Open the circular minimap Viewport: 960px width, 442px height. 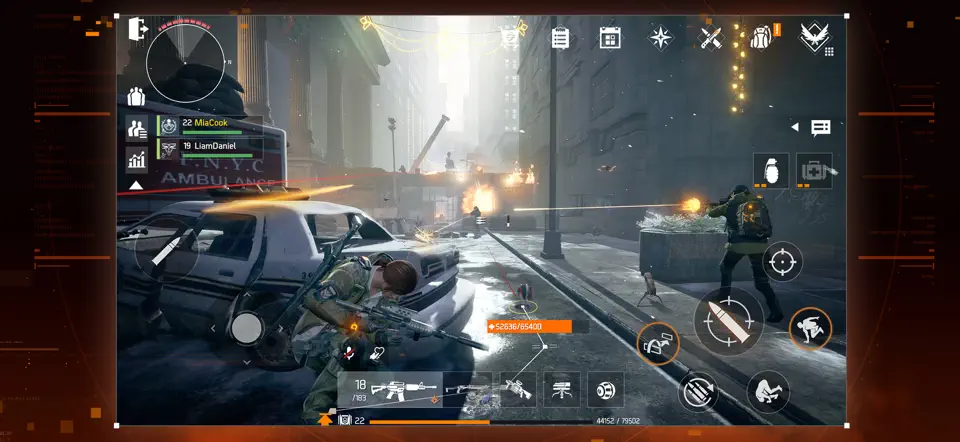pyautogui.click(x=186, y=63)
